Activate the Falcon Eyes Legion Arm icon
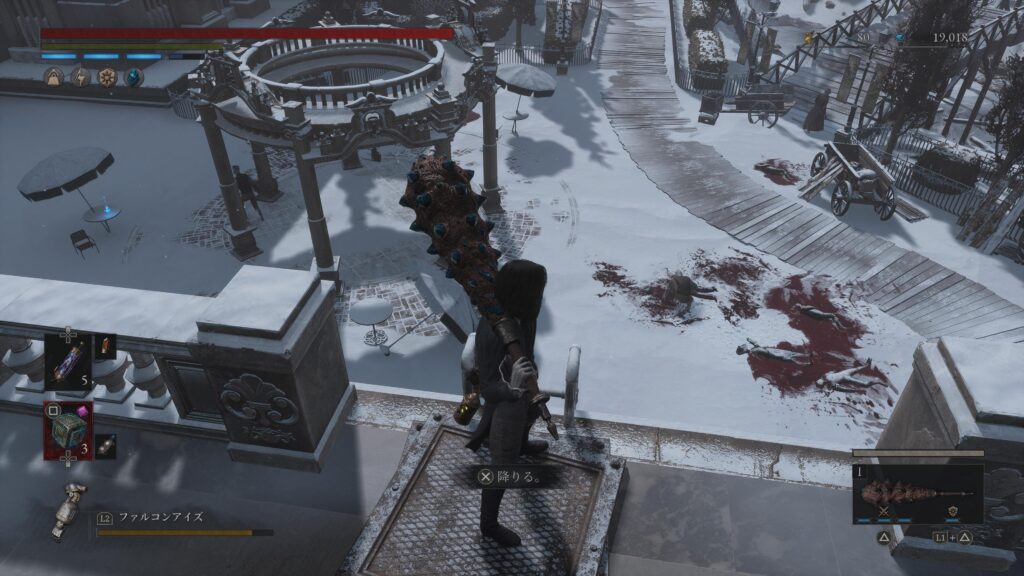 point(71,508)
